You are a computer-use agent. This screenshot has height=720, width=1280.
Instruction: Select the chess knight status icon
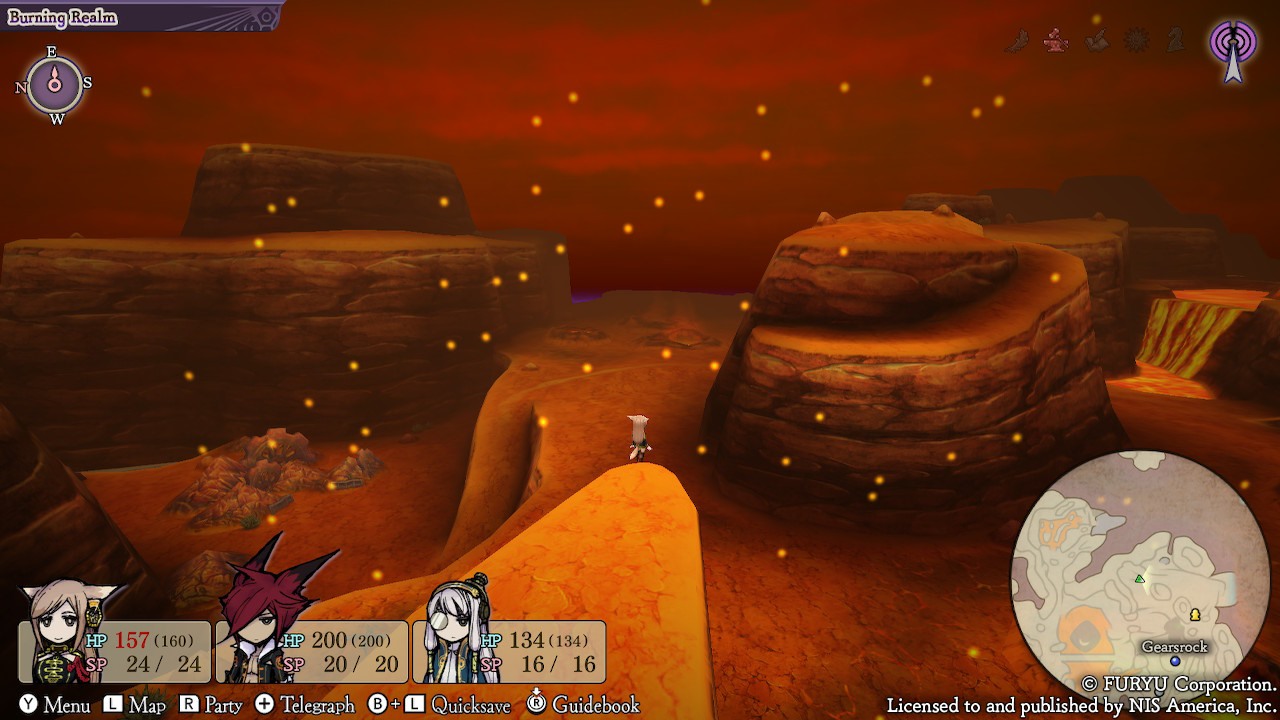pyautogui.click(x=1176, y=40)
